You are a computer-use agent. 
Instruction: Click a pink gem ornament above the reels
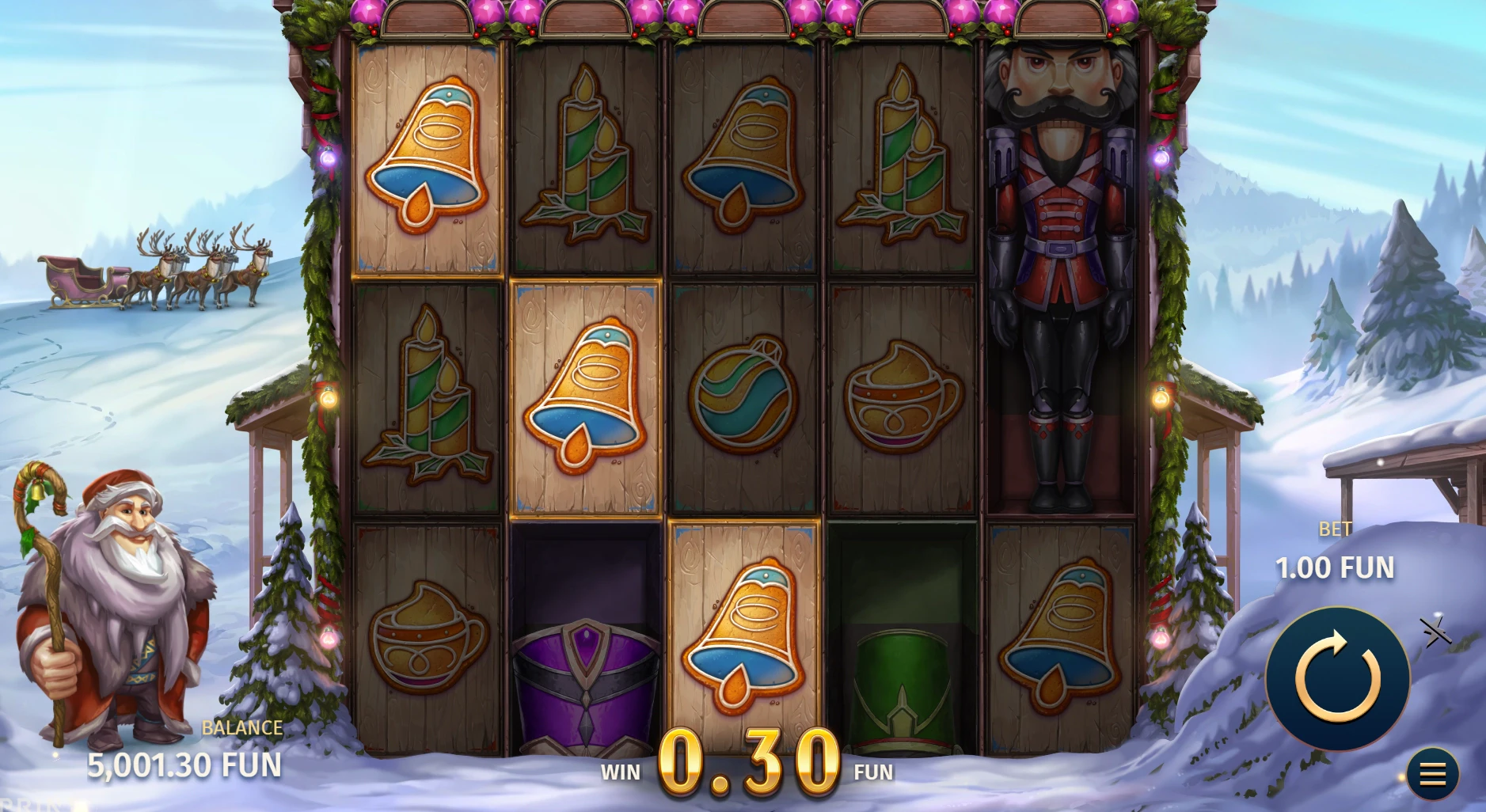pos(489,12)
